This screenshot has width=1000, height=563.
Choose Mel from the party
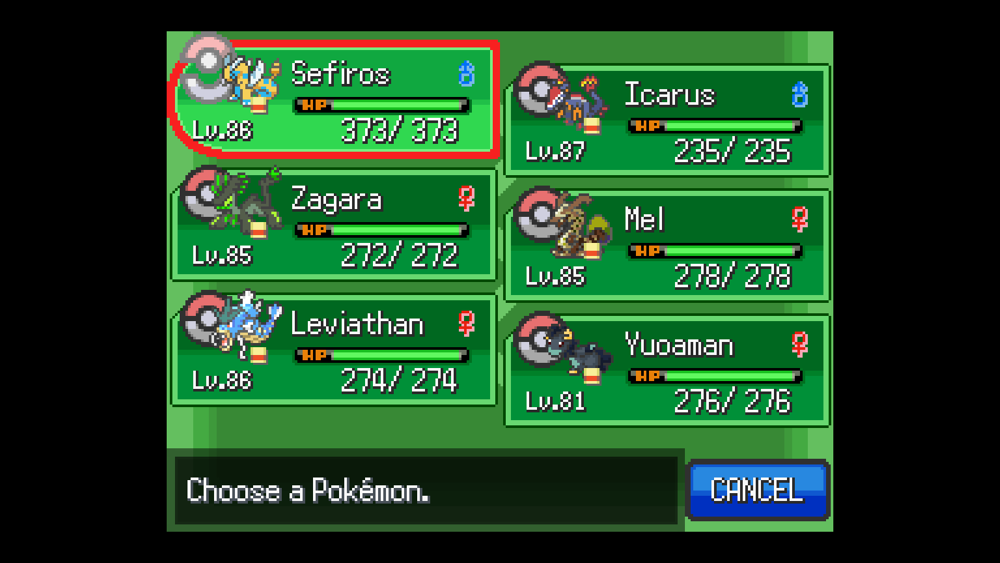[x=668, y=246]
